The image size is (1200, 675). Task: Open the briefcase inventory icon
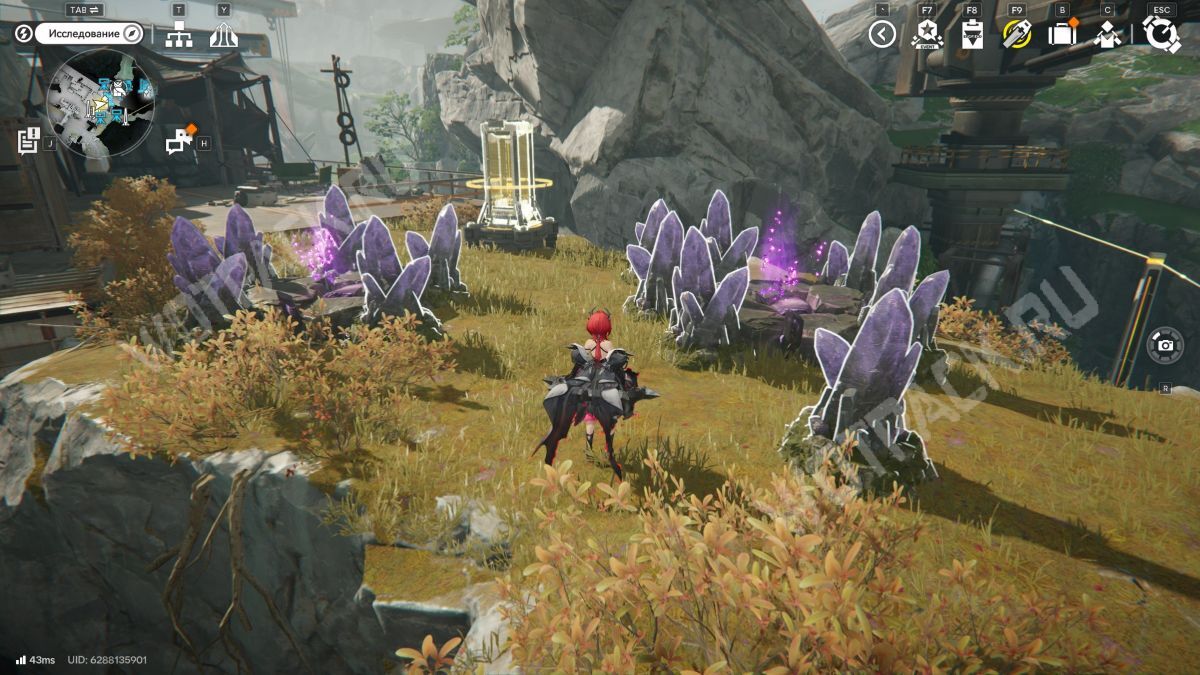[1061, 35]
